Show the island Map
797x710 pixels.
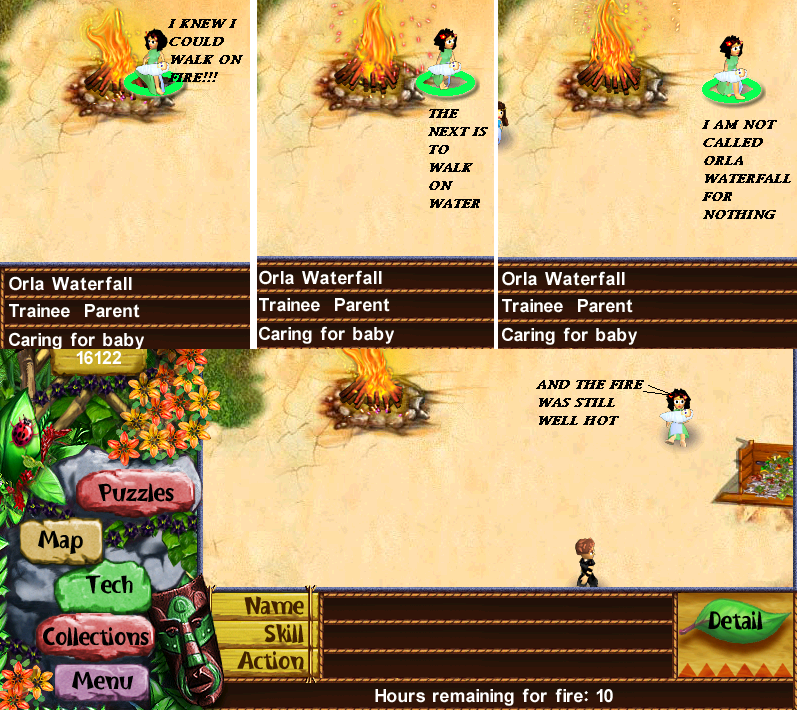(x=60, y=541)
